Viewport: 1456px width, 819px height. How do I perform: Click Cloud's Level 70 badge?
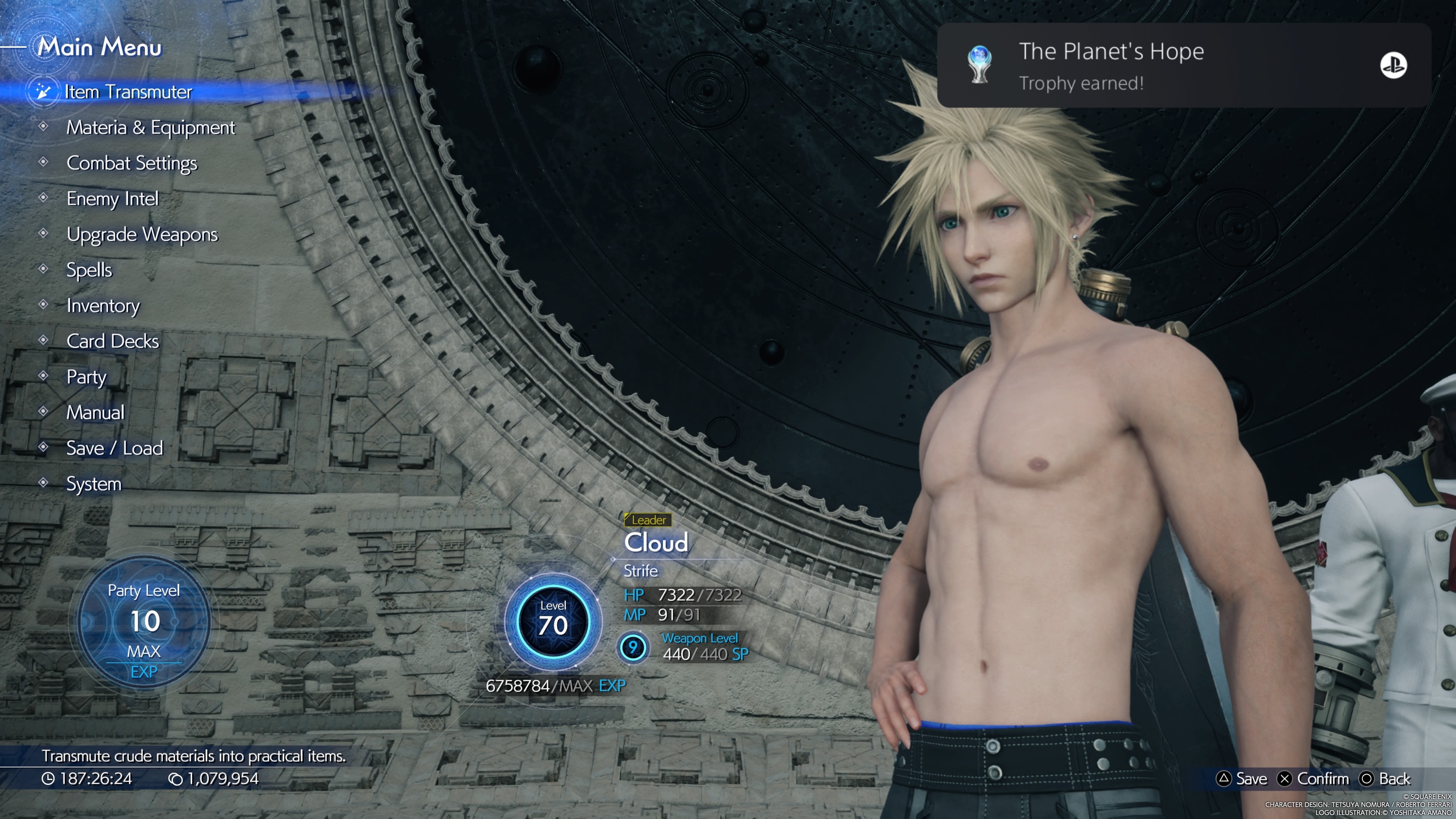point(553,621)
